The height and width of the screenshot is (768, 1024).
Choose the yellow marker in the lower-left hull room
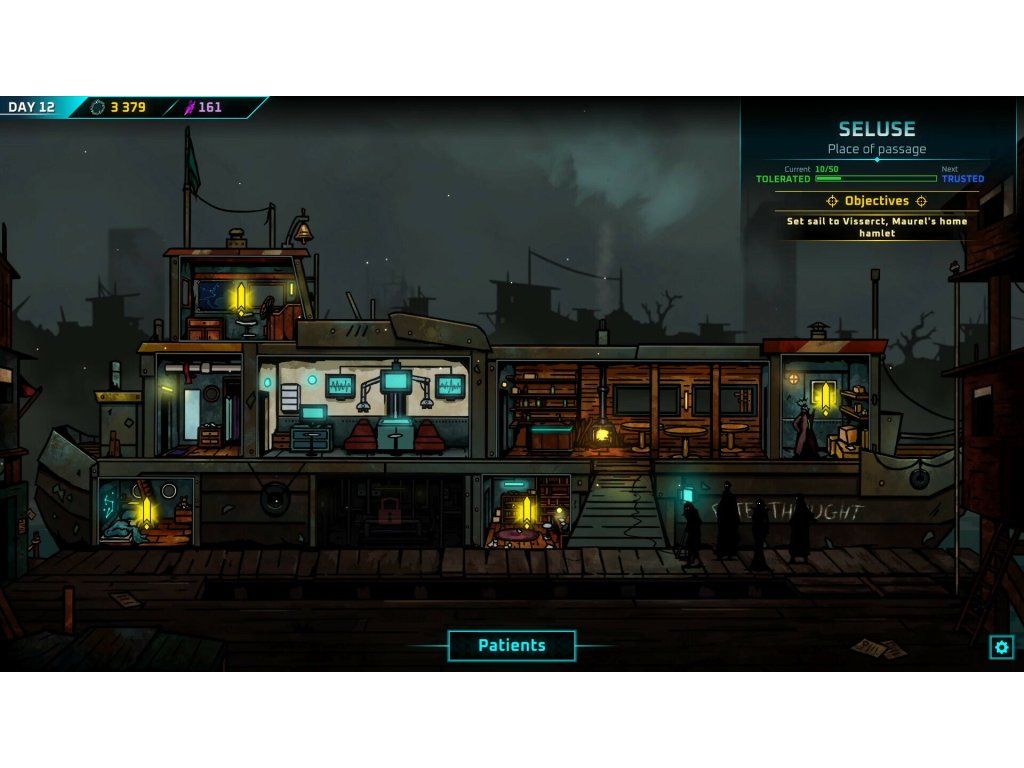click(x=146, y=511)
